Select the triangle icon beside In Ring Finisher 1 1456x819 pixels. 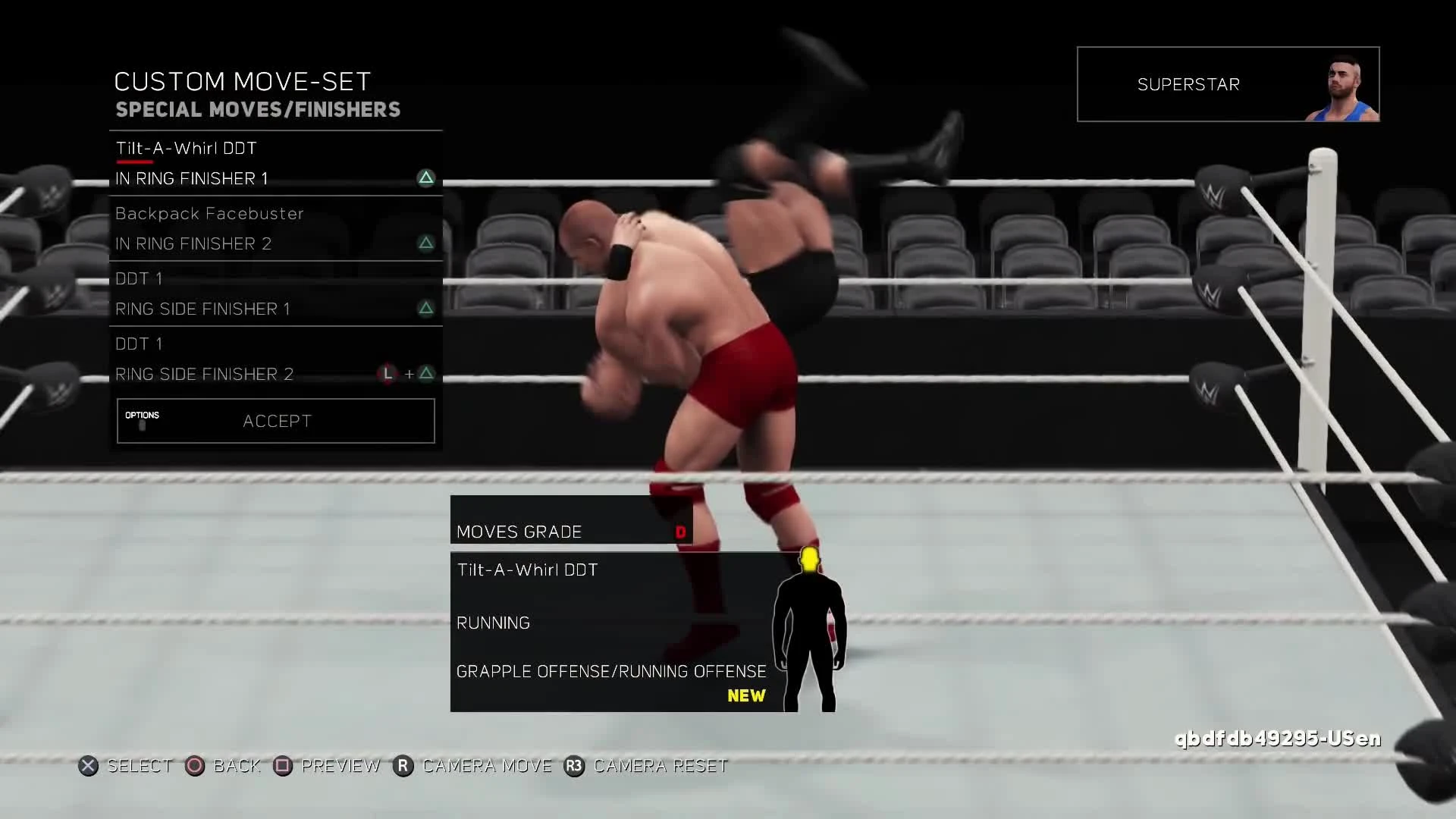[425, 178]
